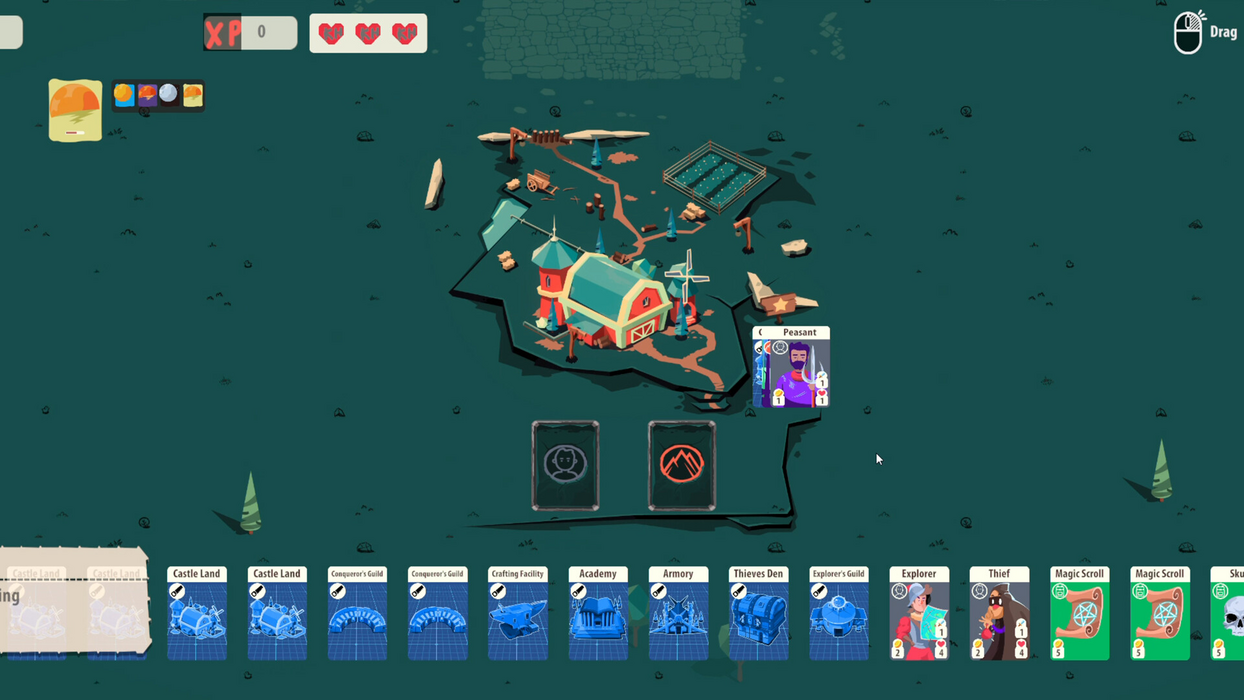Open the sun day-cycle card
This screenshot has width=1244, height=700.
click(x=75, y=110)
